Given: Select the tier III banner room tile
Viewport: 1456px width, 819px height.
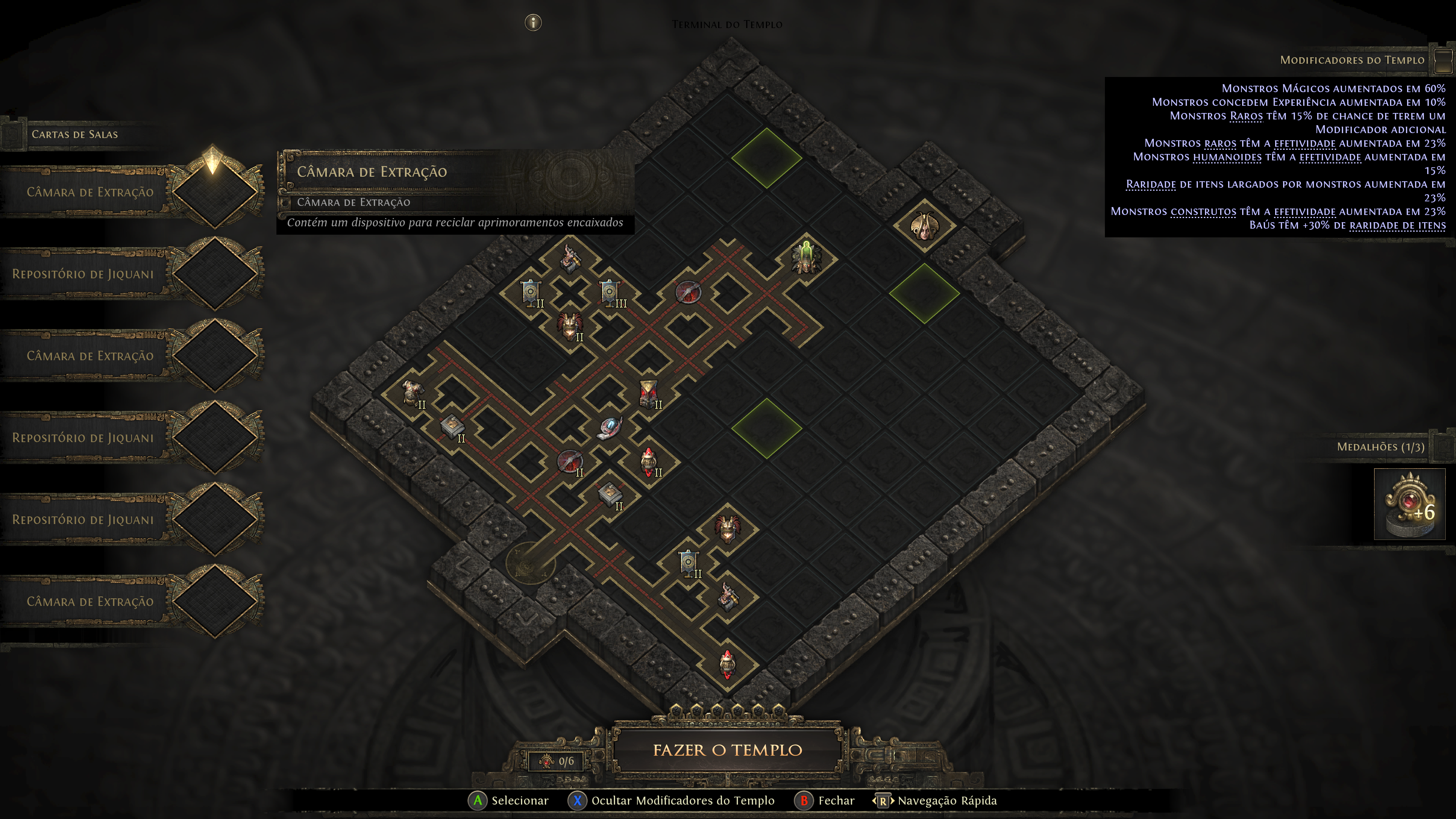Looking at the screenshot, I should click(610, 293).
